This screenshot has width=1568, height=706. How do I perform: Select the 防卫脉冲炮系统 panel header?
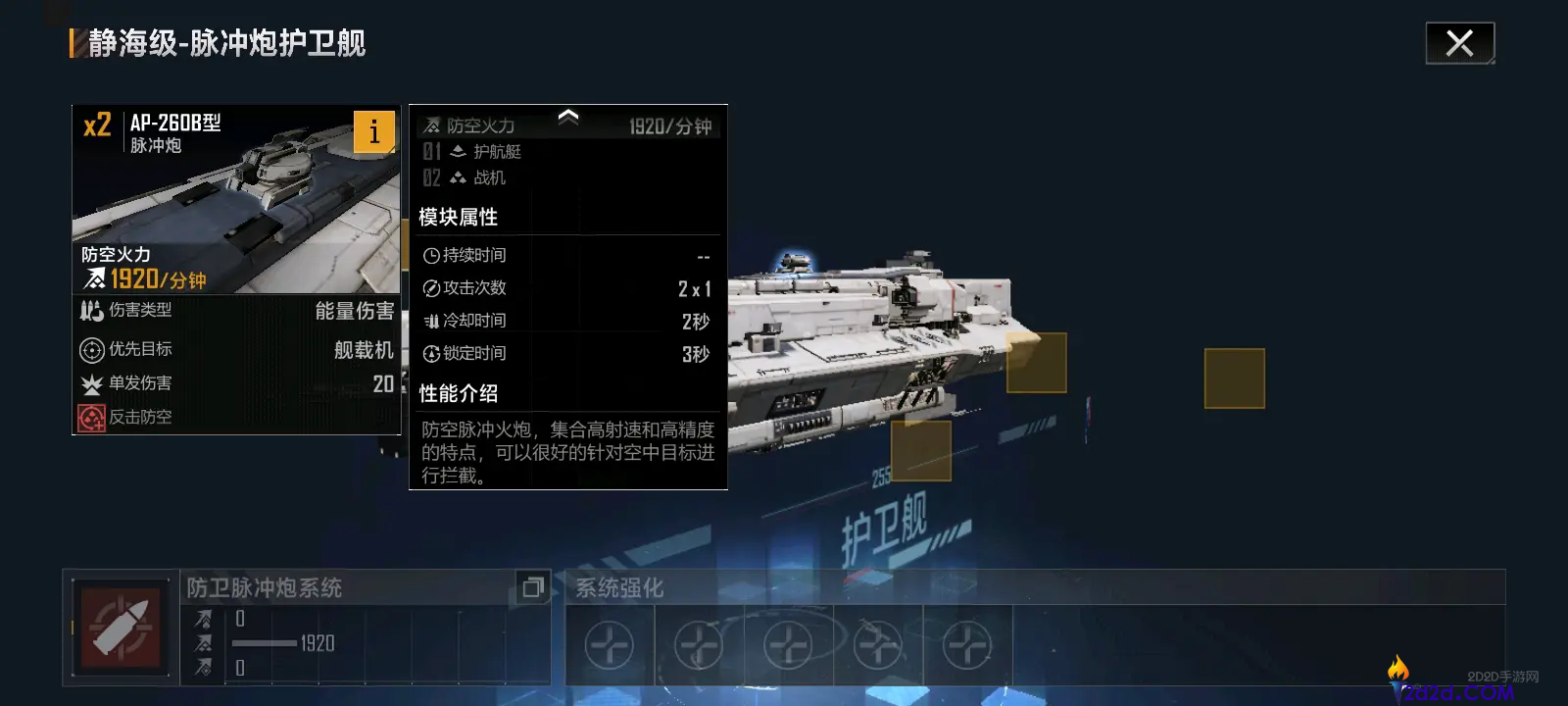263,587
